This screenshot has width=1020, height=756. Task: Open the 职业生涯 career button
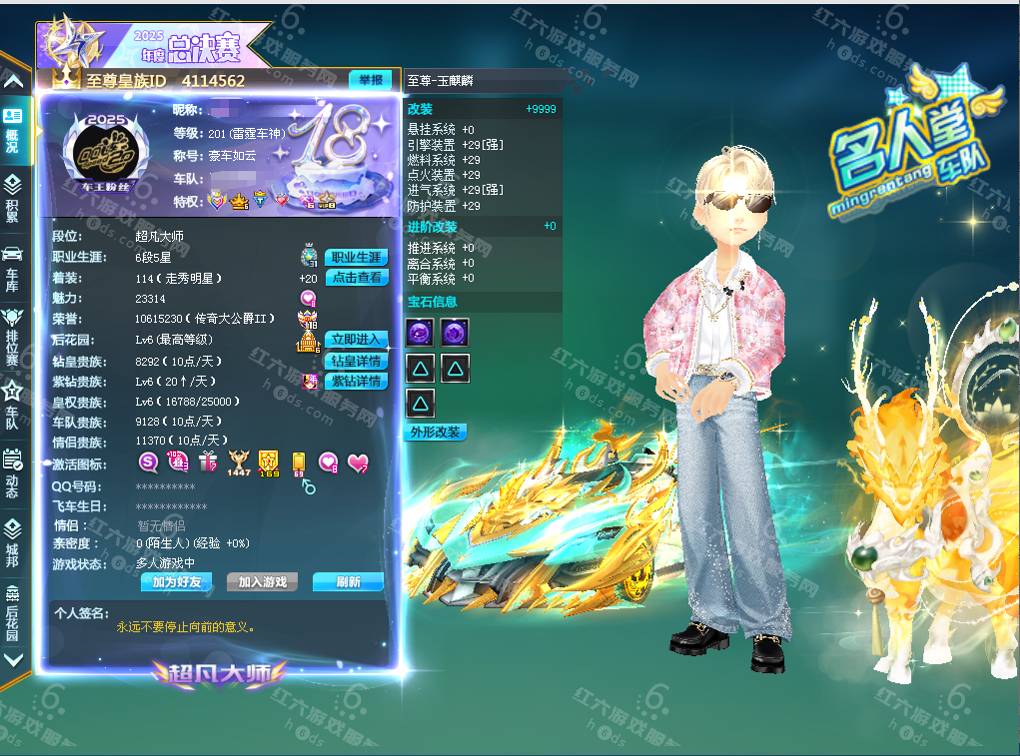tap(356, 258)
